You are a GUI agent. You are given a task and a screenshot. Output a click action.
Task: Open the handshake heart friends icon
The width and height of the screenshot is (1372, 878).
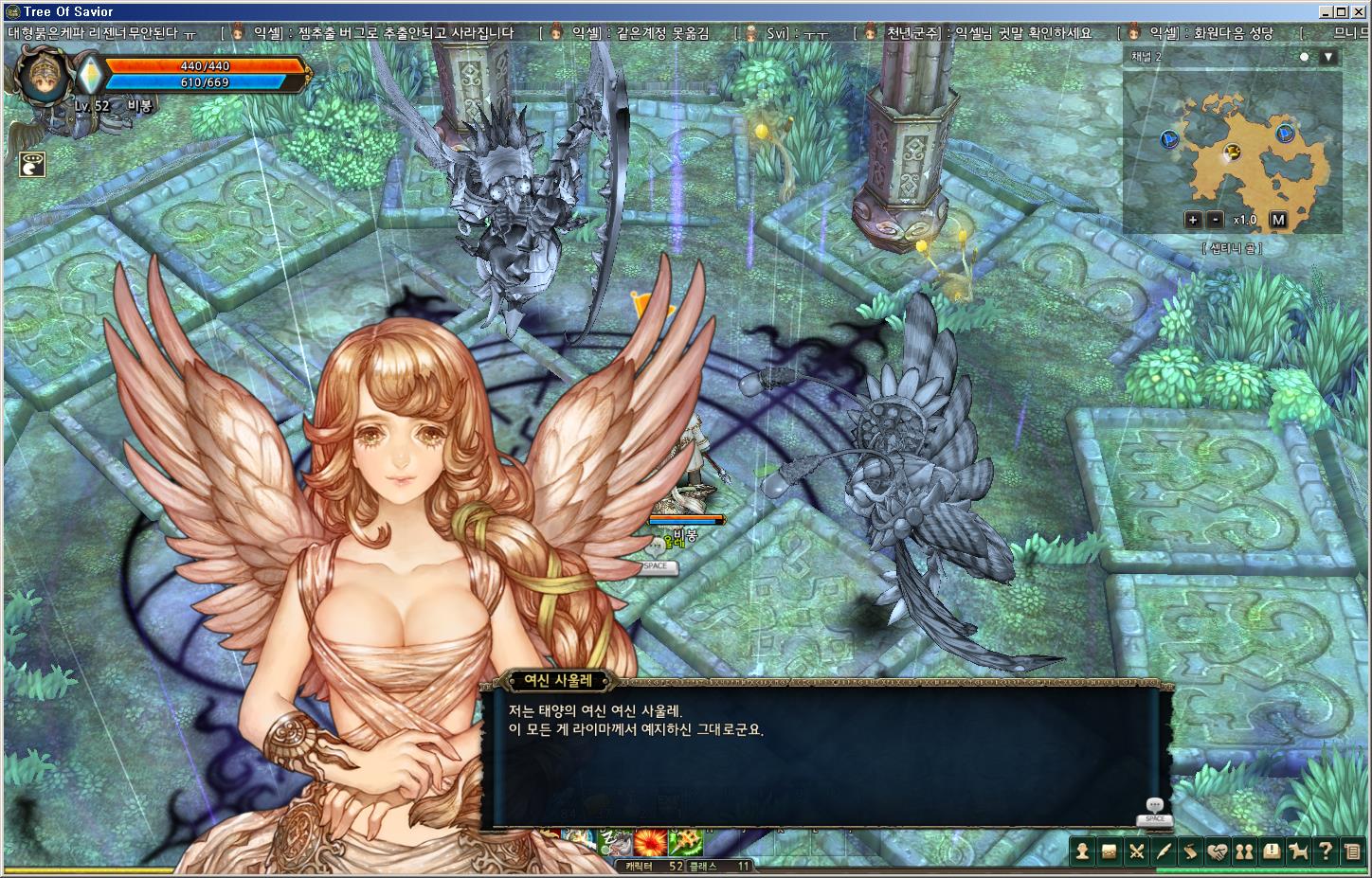pos(1218,851)
